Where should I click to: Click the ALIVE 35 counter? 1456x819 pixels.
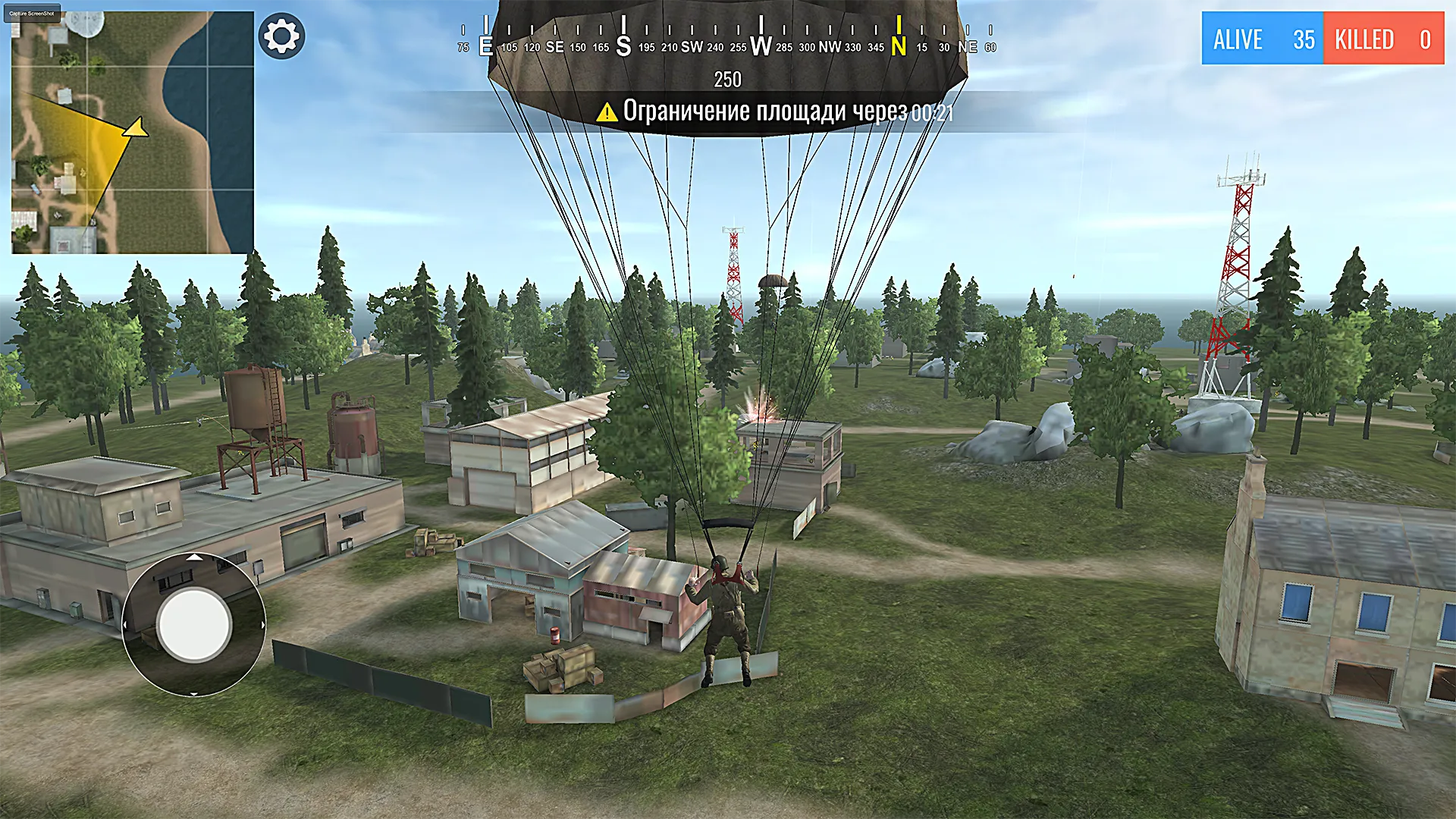tap(1262, 39)
